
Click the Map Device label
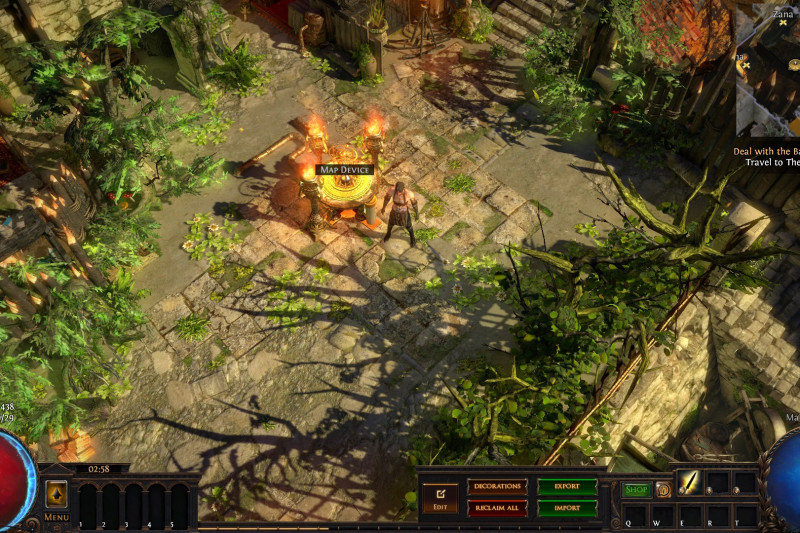(x=345, y=170)
